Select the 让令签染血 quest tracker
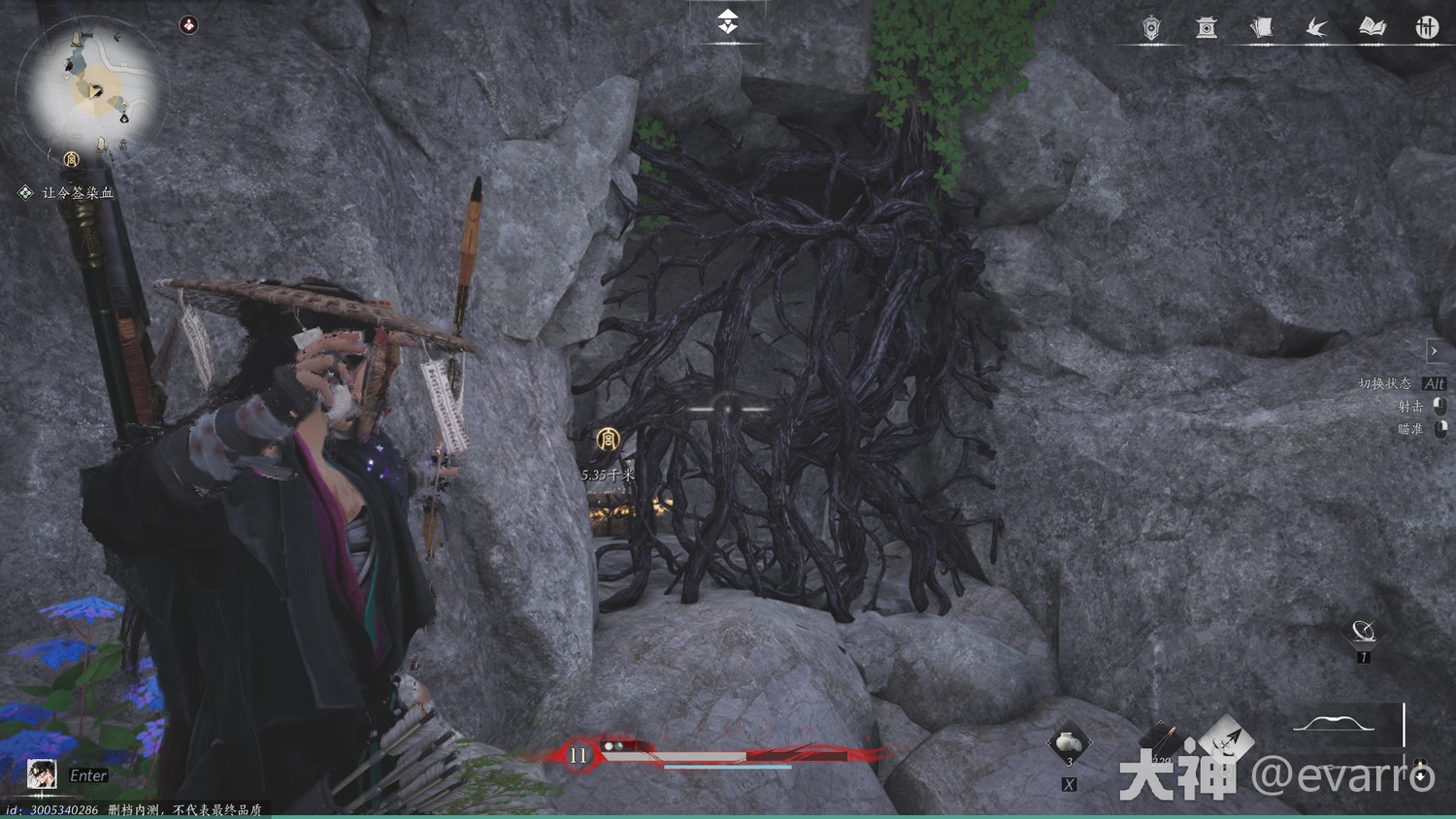This screenshot has height=819, width=1456. point(78,193)
